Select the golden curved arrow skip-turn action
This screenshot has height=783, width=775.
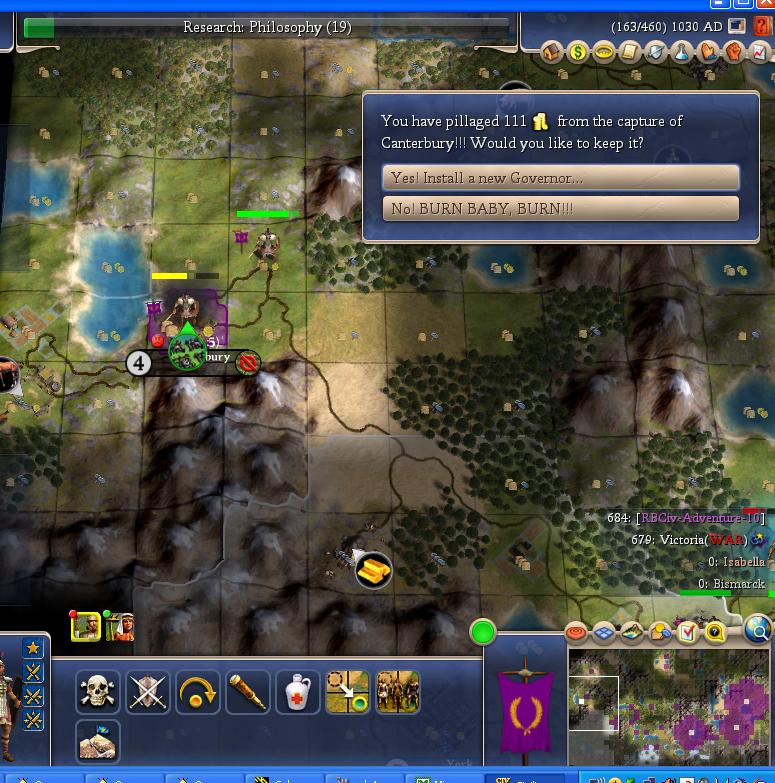[x=198, y=692]
